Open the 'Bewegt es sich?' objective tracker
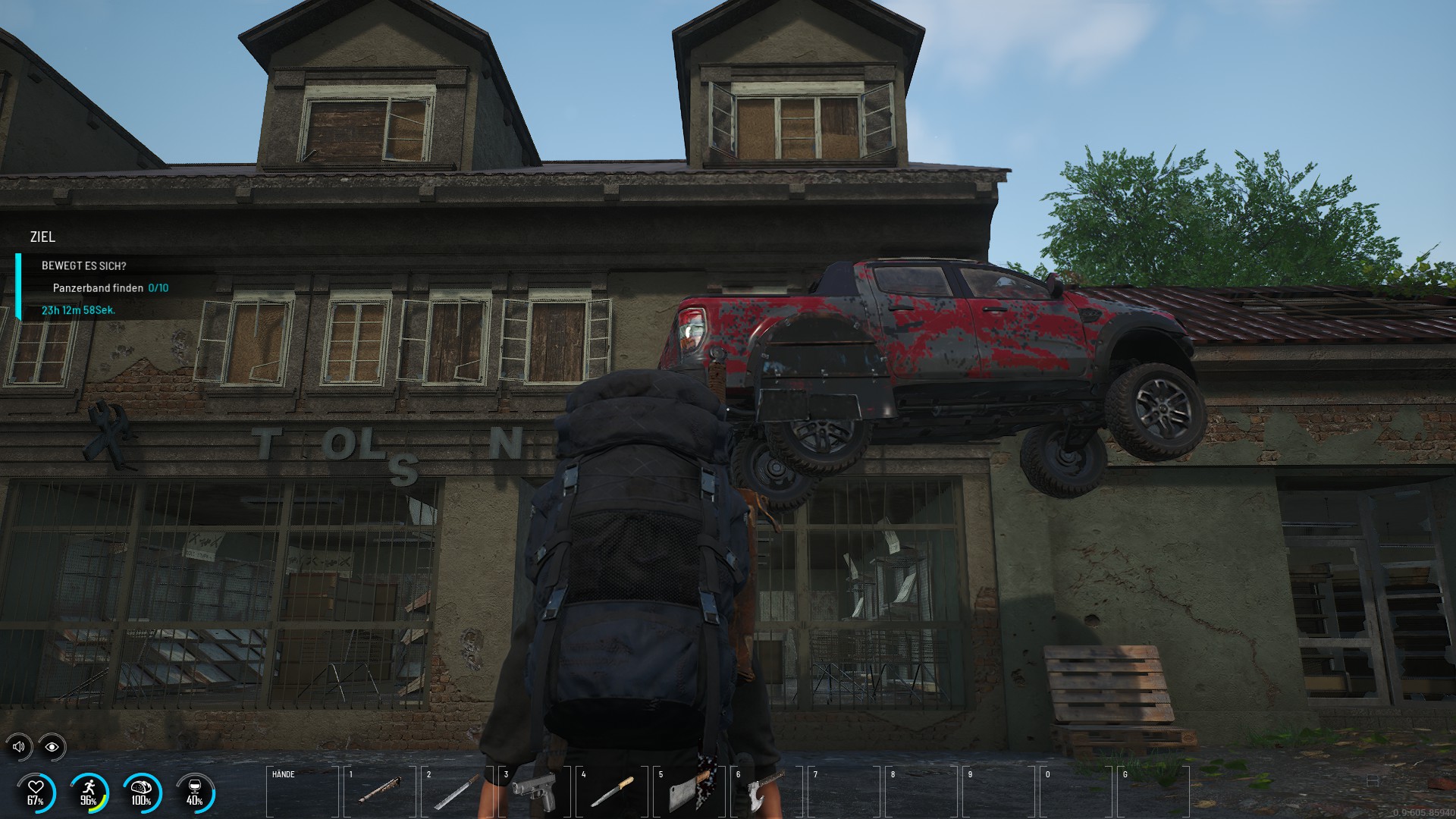 click(x=84, y=266)
